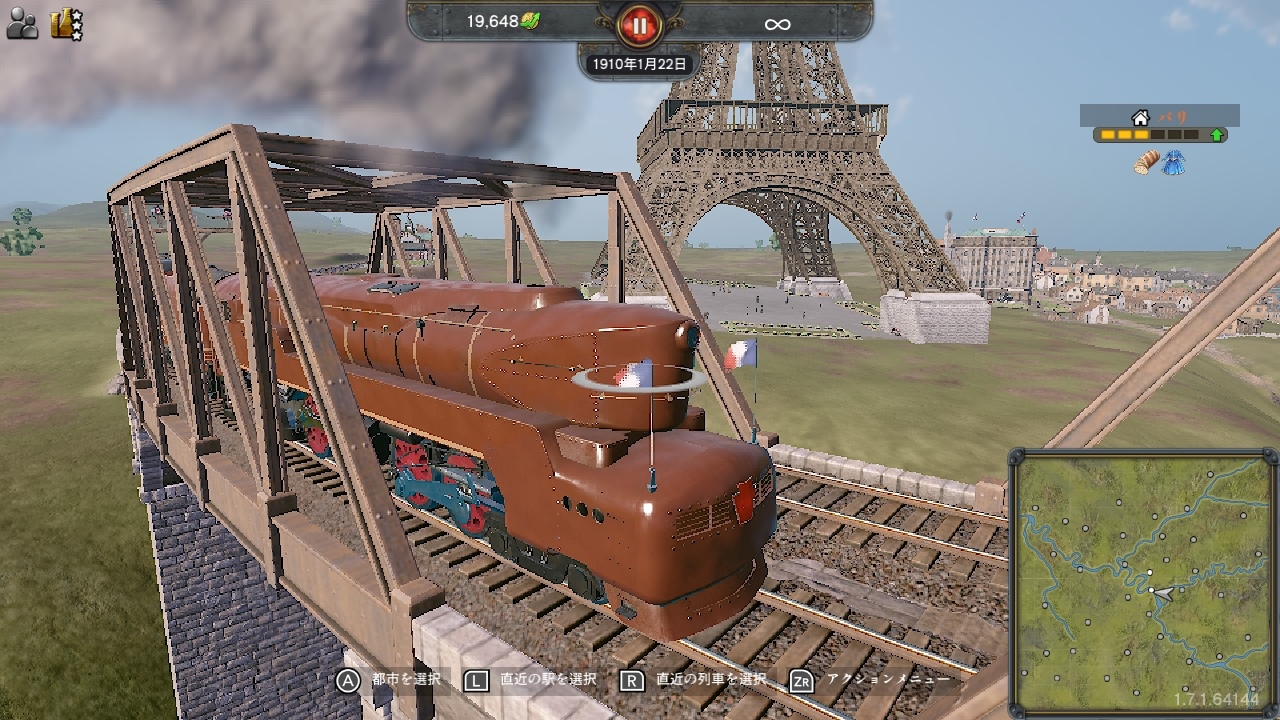Select the home icon on the Paris panel
Image resolution: width=1280 pixels, height=720 pixels.
tap(1142, 116)
